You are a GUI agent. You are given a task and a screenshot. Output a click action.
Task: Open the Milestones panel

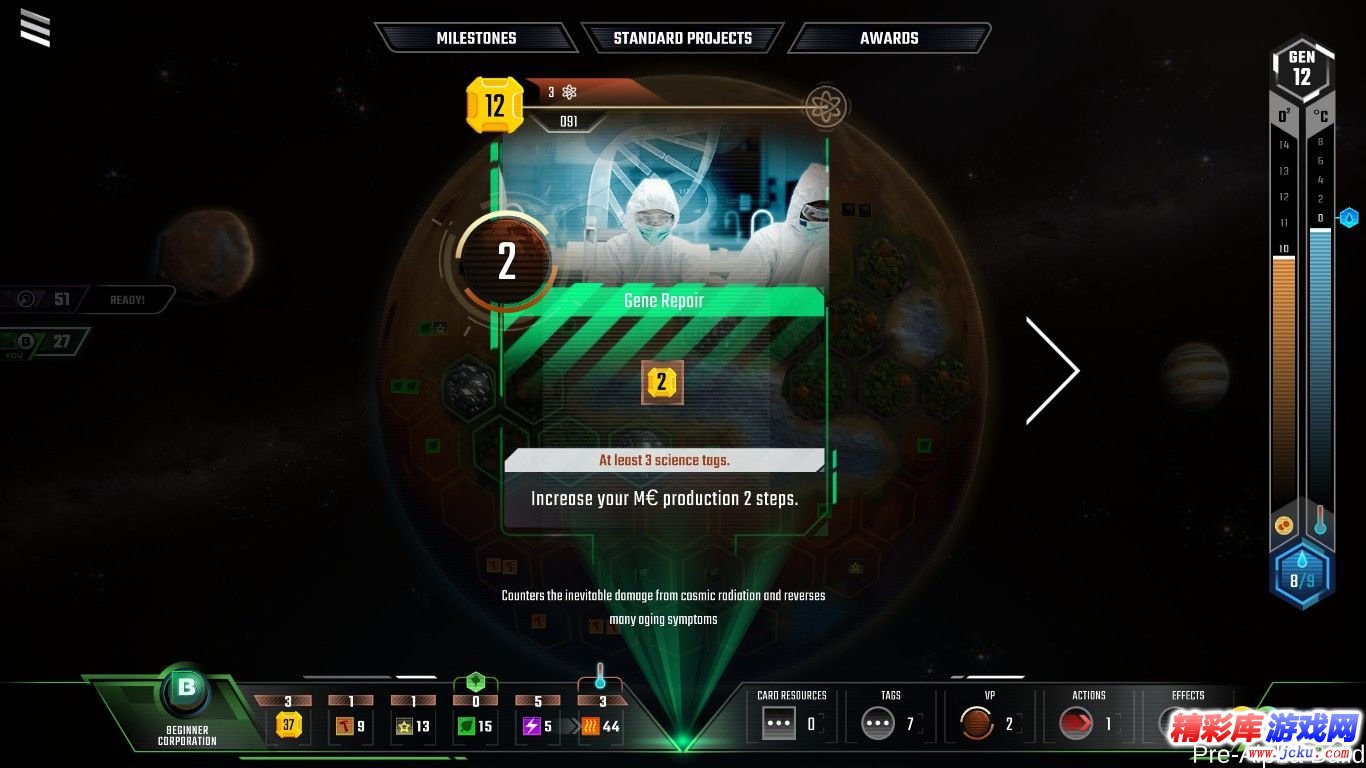(x=476, y=38)
